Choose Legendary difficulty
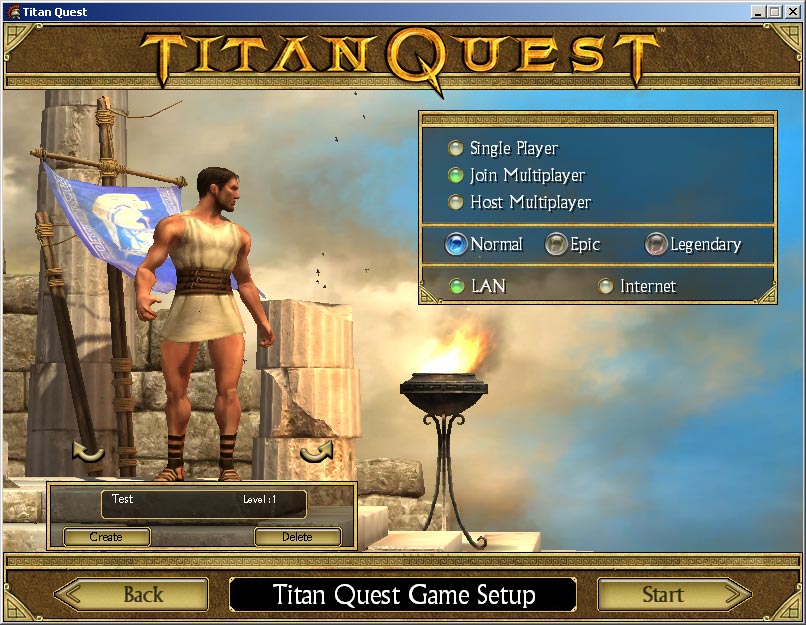The height and width of the screenshot is (625, 806). tap(656, 244)
